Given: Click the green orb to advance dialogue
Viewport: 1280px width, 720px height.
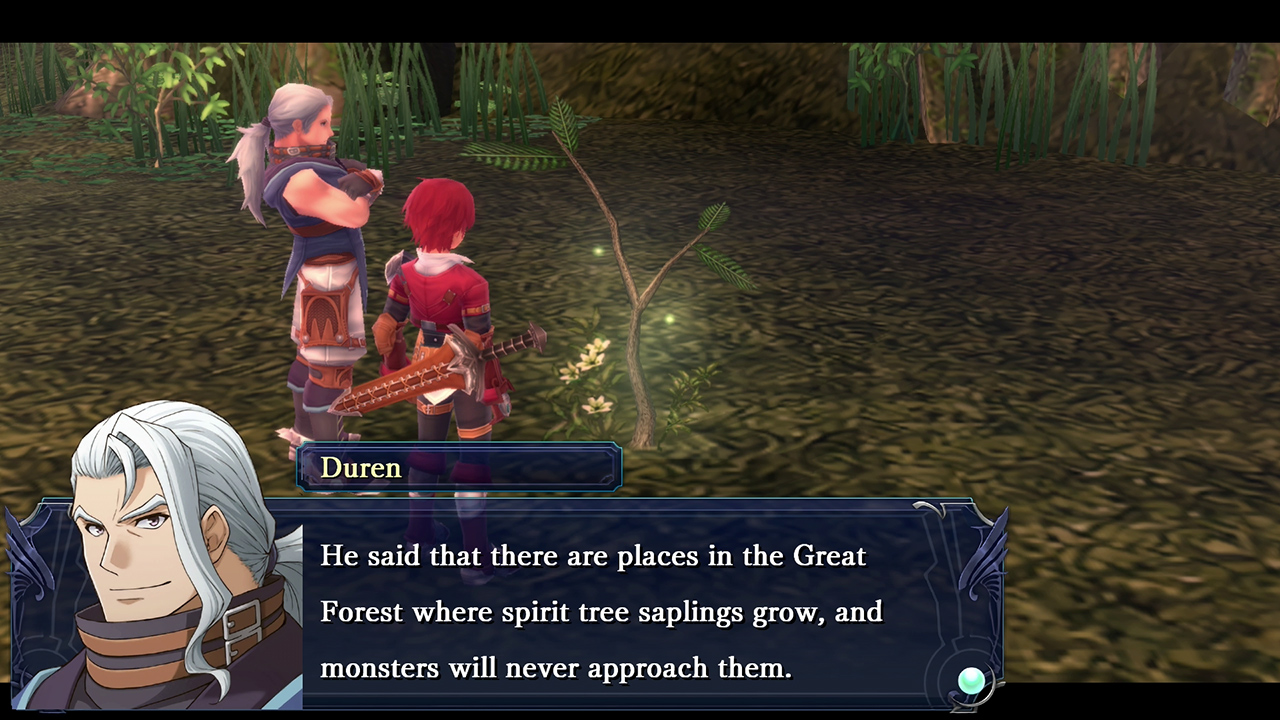Looking at the screenshot, I should pos(971,681).
